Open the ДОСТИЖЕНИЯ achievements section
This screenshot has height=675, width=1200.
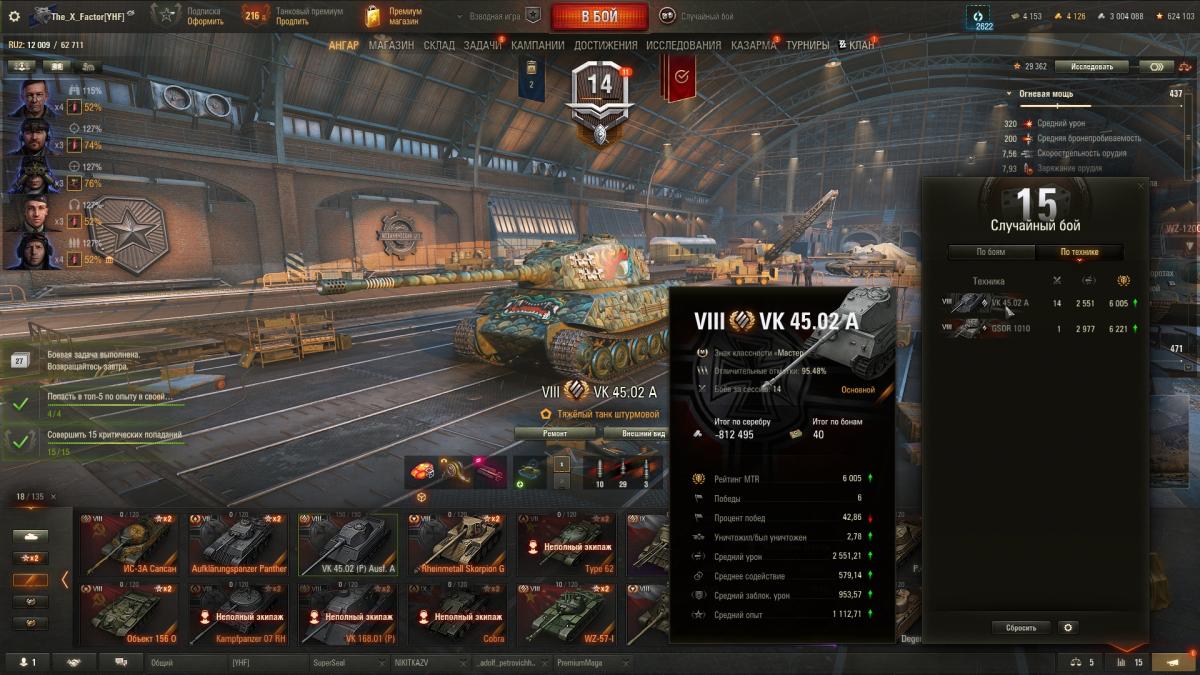click(x=605, y=45)
